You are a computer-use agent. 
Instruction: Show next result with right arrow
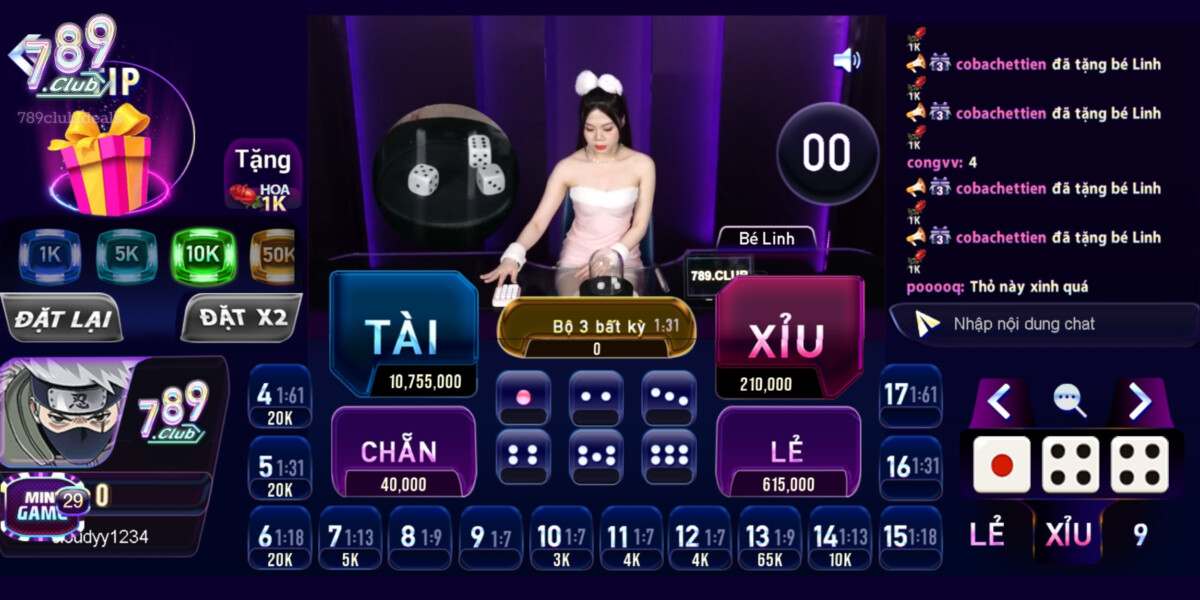tap(1140, 401)
